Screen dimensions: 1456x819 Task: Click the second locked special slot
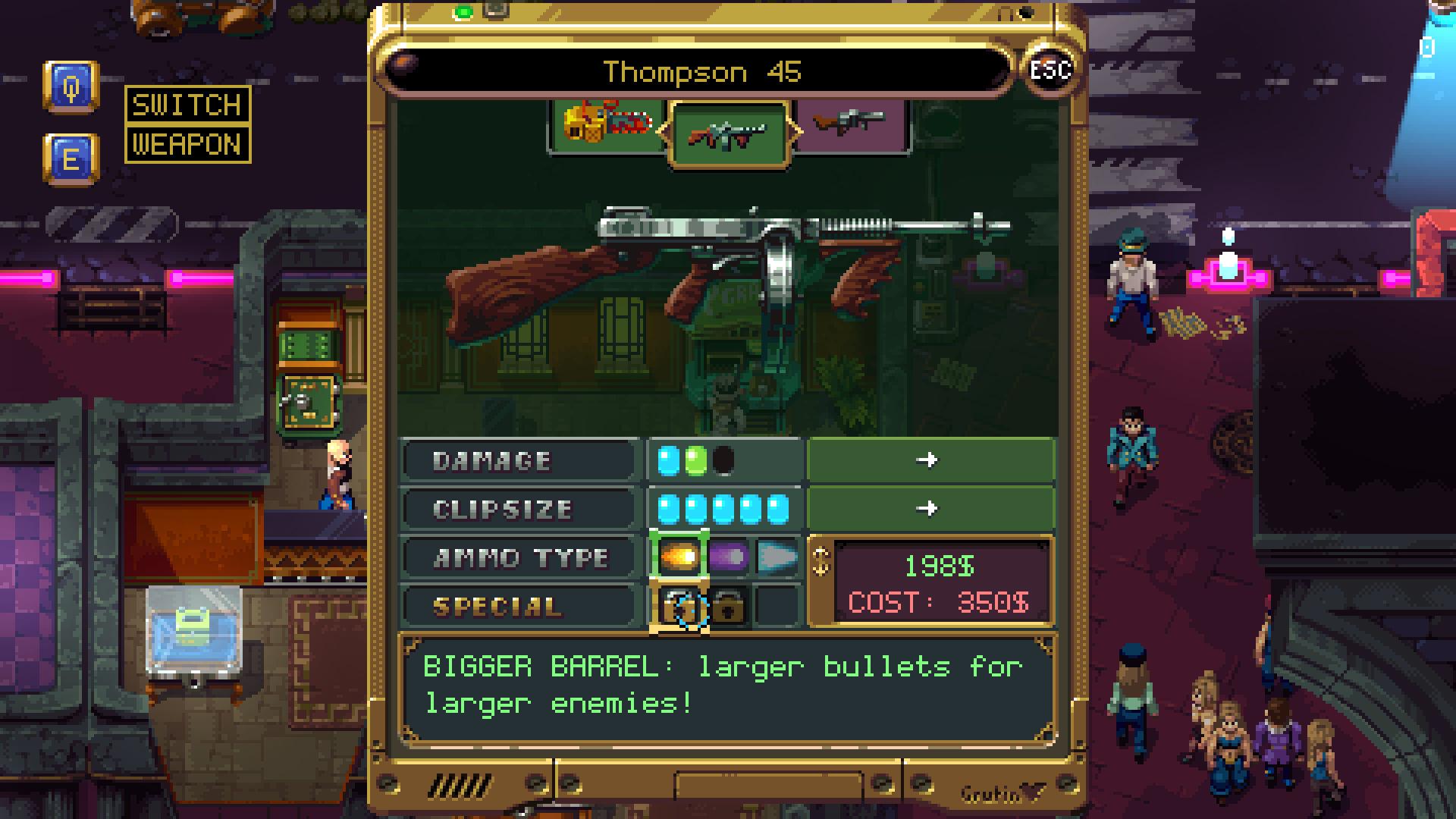[x=728, y=607]
